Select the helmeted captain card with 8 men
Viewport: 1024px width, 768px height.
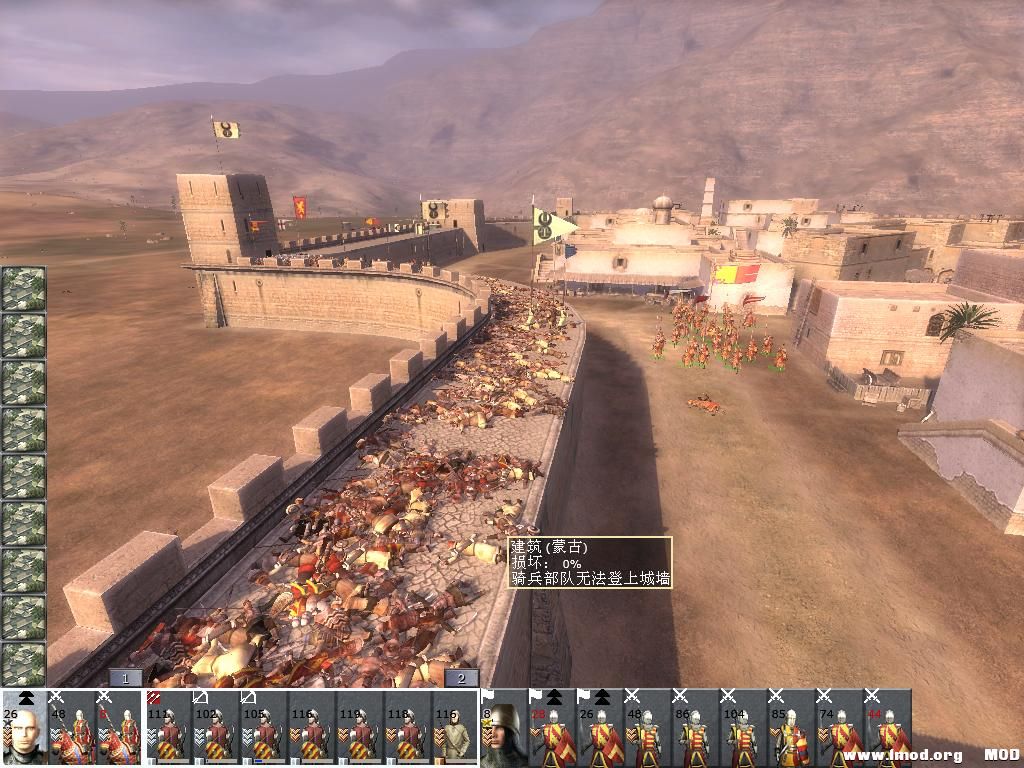504,727
